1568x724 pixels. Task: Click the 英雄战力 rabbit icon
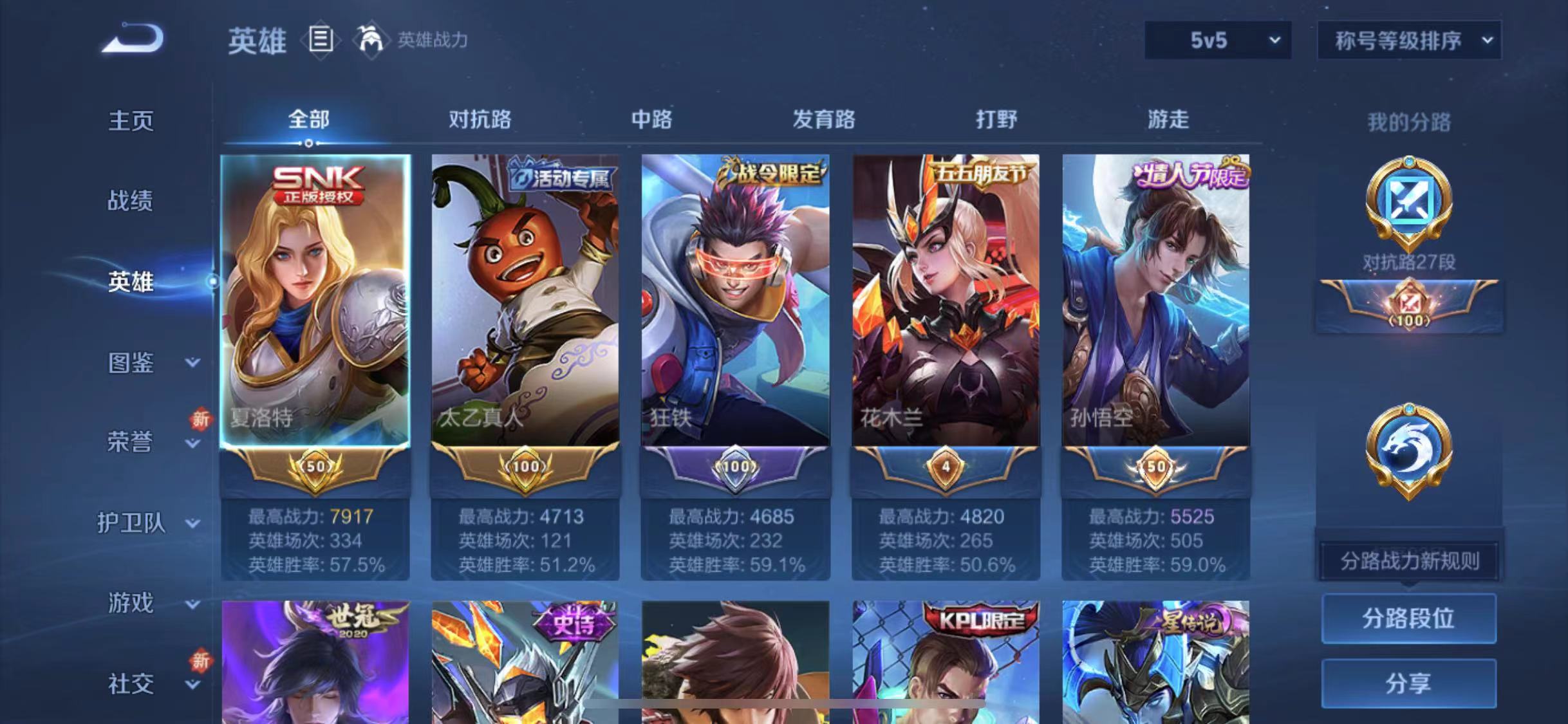[x=373, y=40]
